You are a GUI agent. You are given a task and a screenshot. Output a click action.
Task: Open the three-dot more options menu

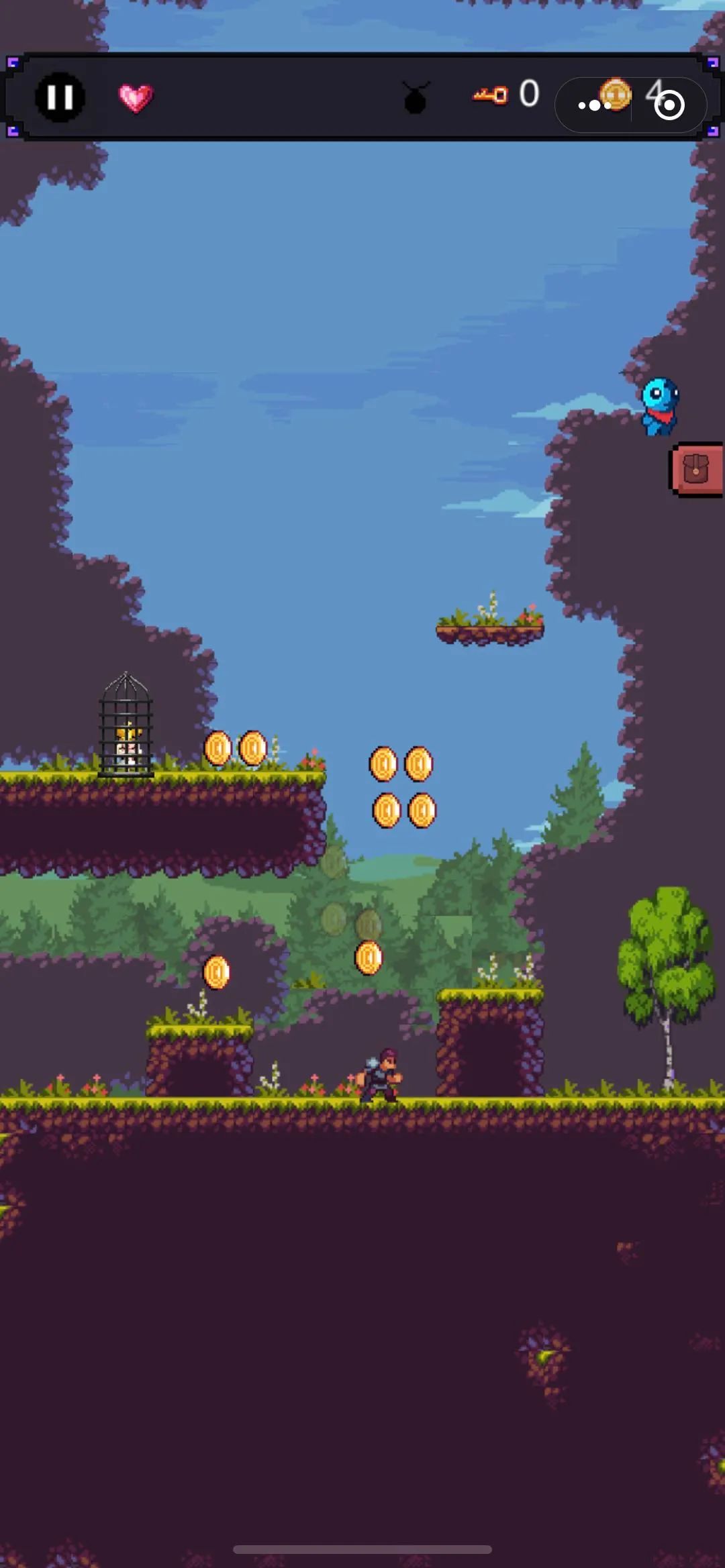pyautogui.click(x=594, y=105)
